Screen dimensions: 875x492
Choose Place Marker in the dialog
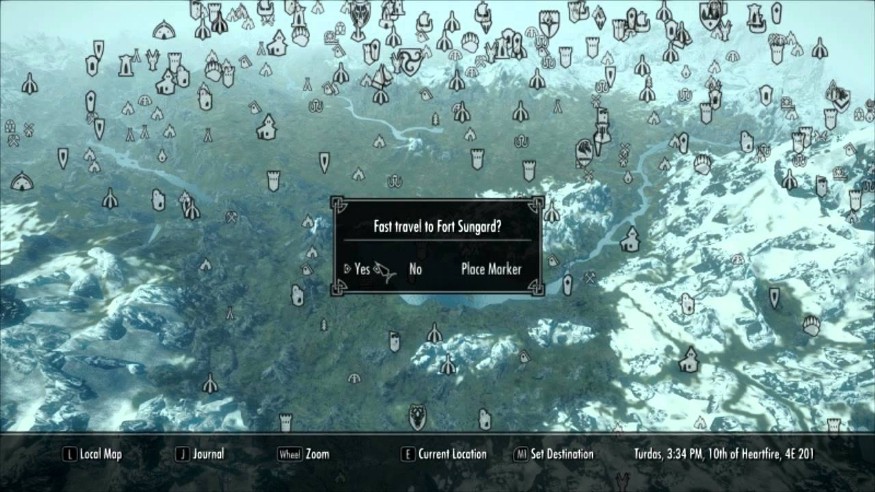click(x=491, y=269)
